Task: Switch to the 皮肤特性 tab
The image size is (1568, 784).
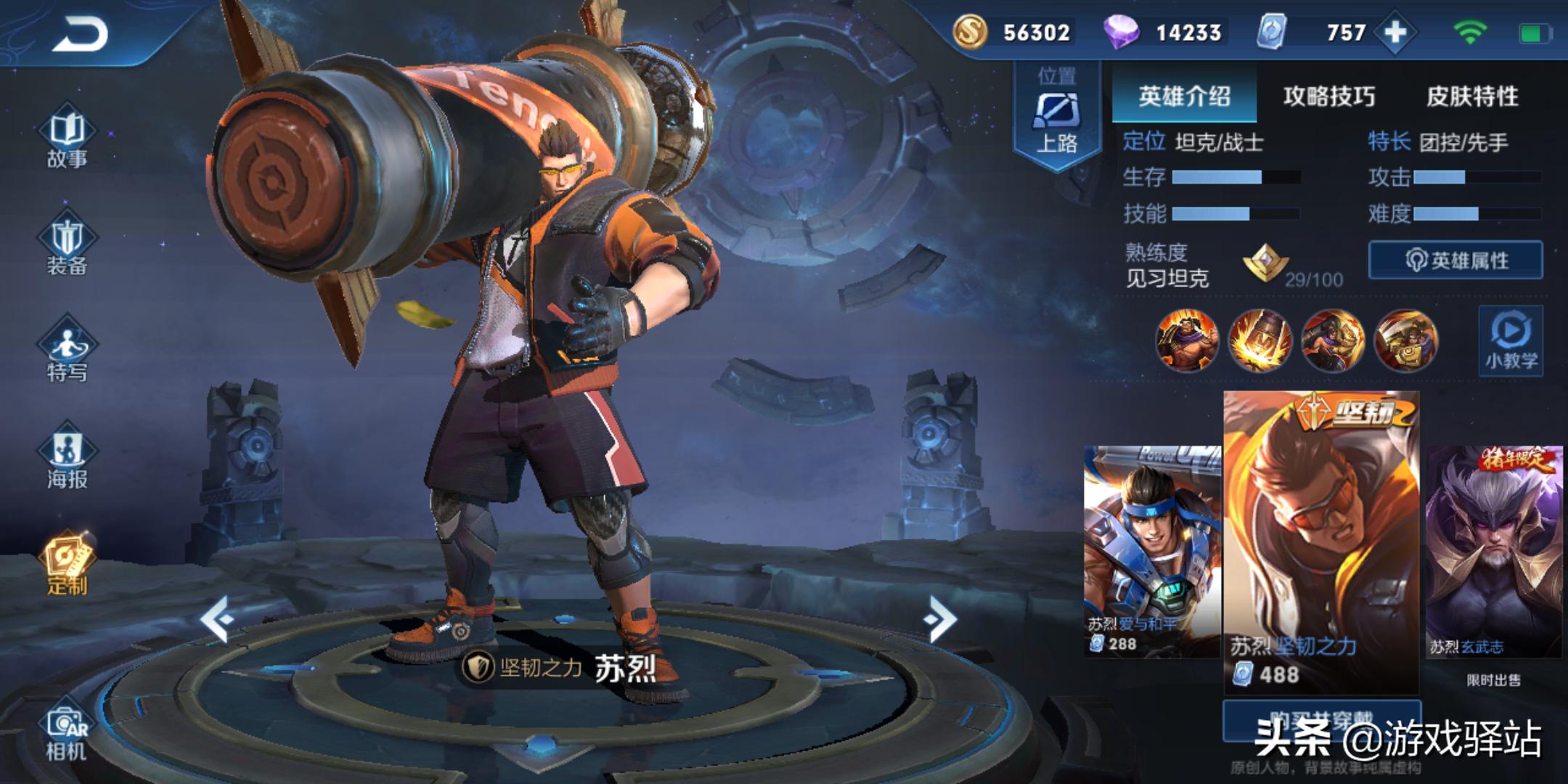Action: [1472, 96]
